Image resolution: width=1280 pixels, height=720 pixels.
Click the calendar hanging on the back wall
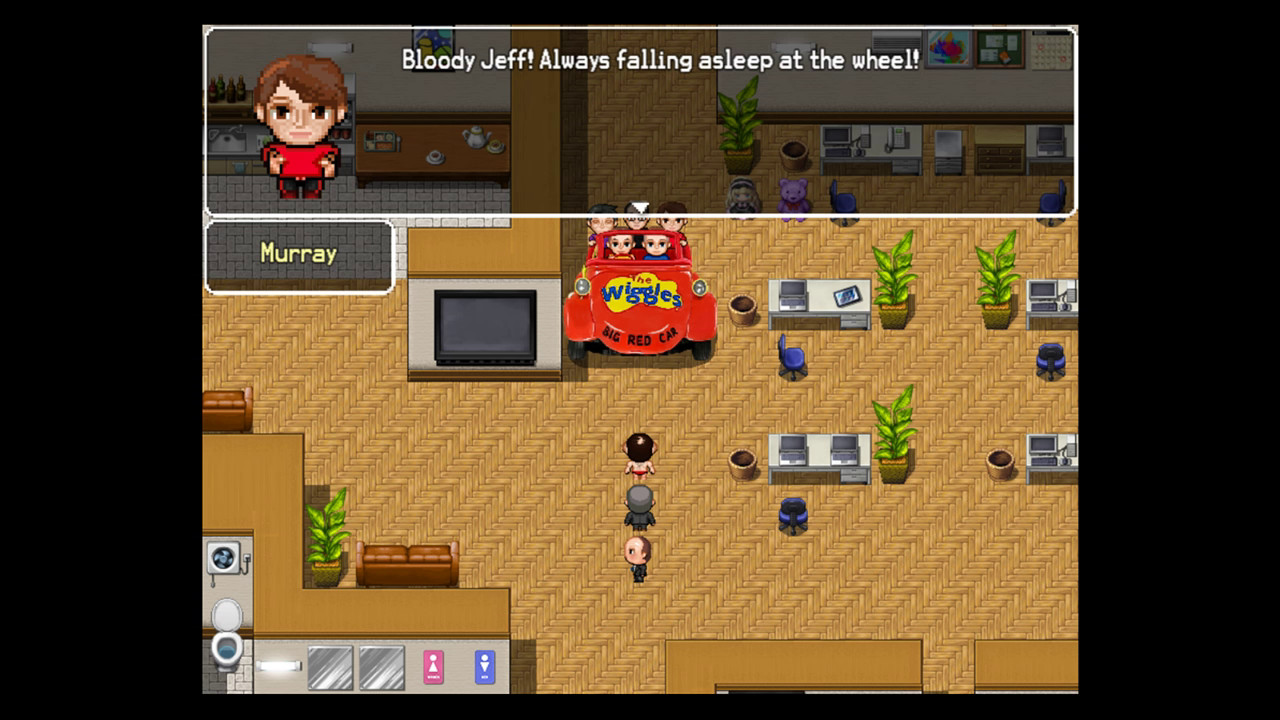coord(1052,51)
